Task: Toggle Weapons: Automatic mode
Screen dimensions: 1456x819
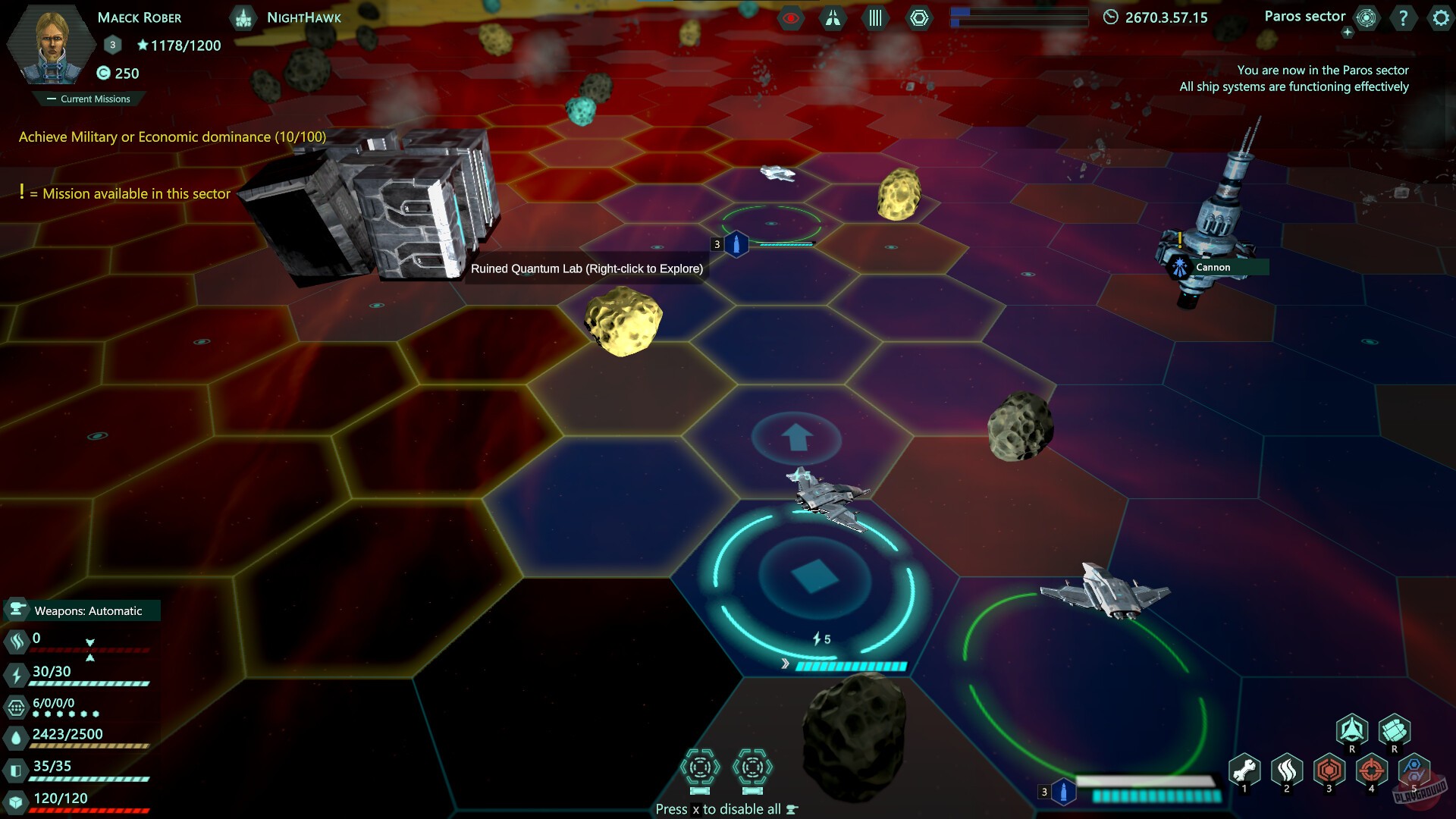Action: pyautogui.click(x=83, y=610)
